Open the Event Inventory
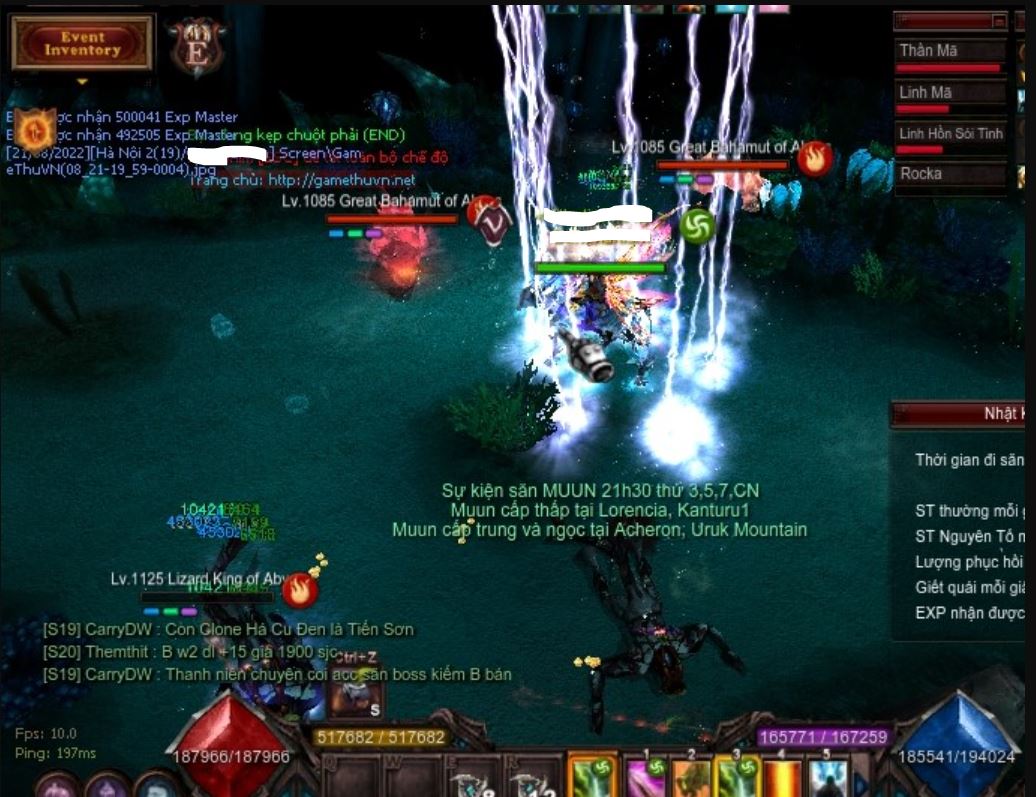1036x797 pixels. click(82, 43)
